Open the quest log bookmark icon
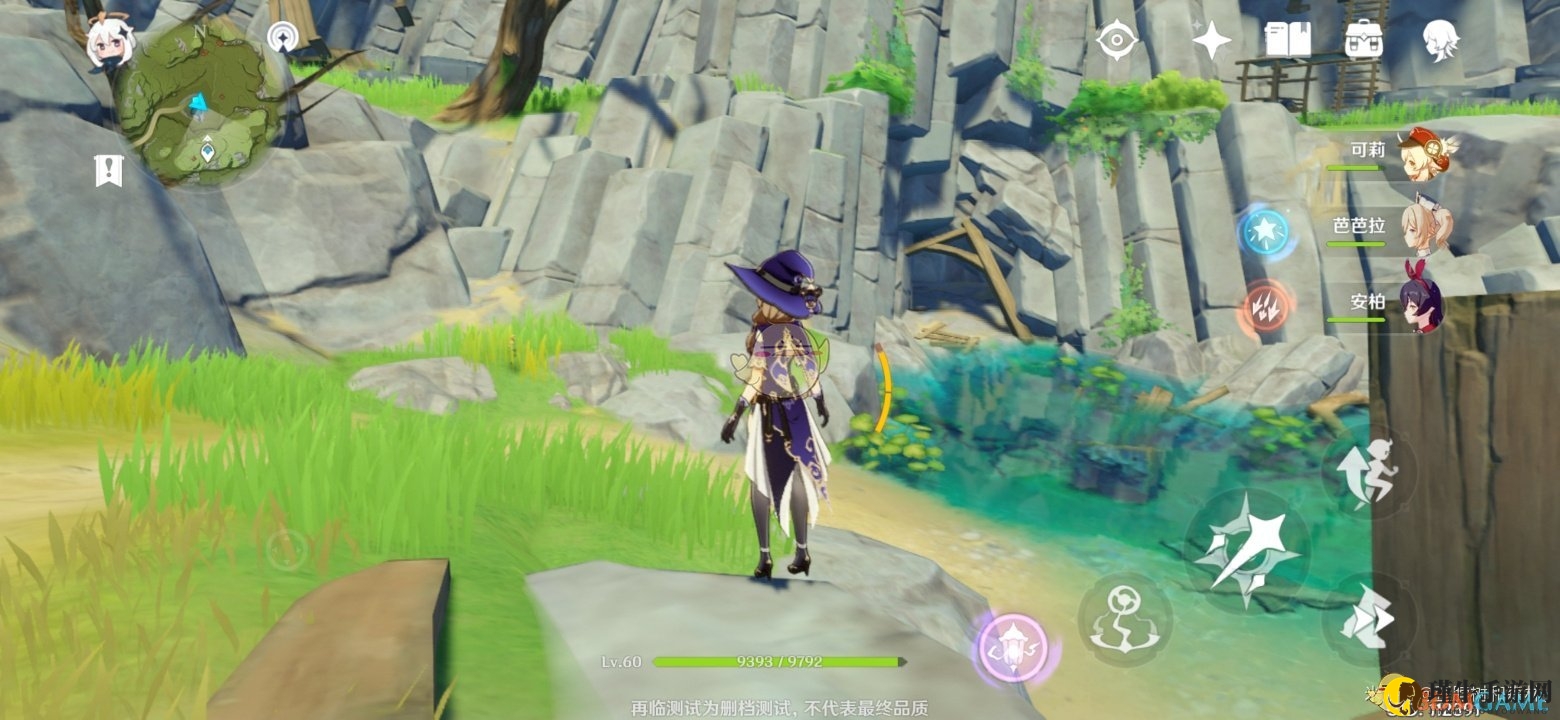 tap(108, 170)
